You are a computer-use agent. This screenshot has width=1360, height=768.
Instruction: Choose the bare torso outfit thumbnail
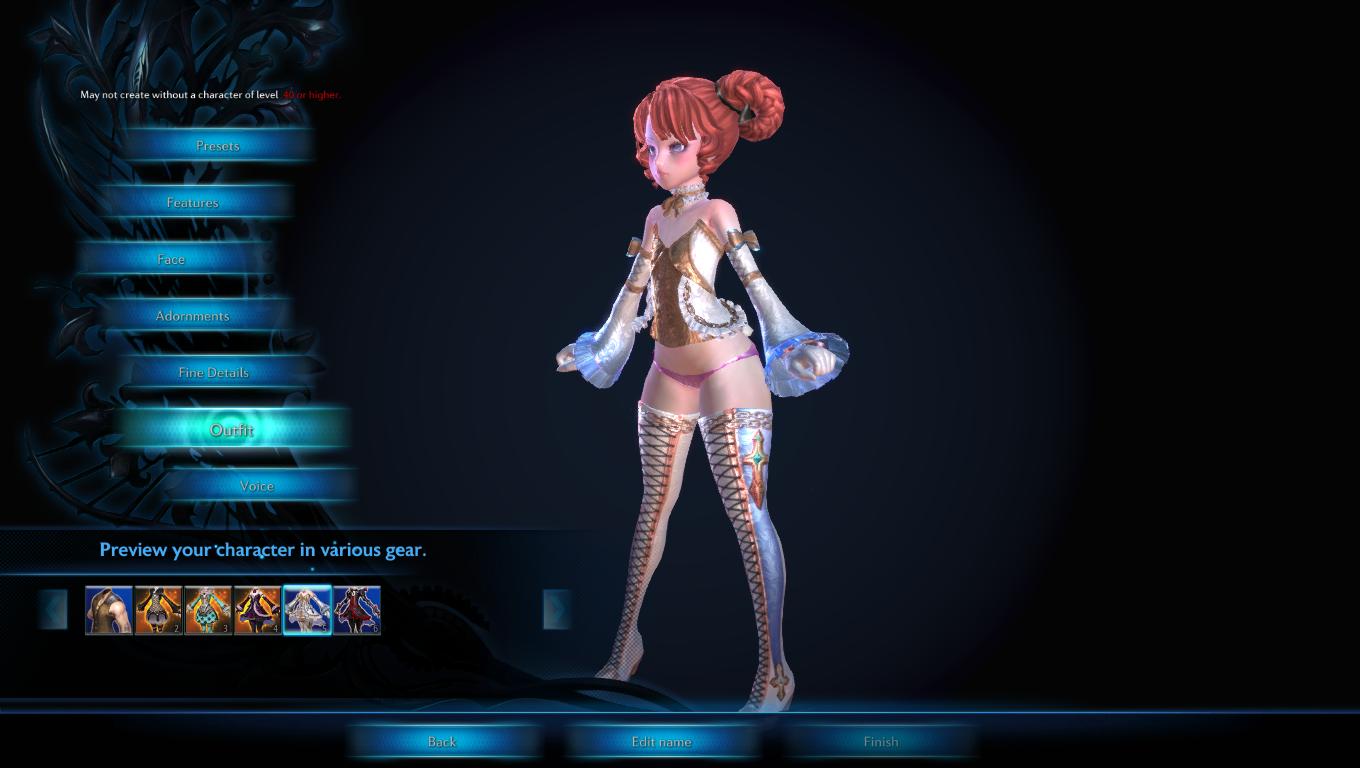click(x=109, y=610)
